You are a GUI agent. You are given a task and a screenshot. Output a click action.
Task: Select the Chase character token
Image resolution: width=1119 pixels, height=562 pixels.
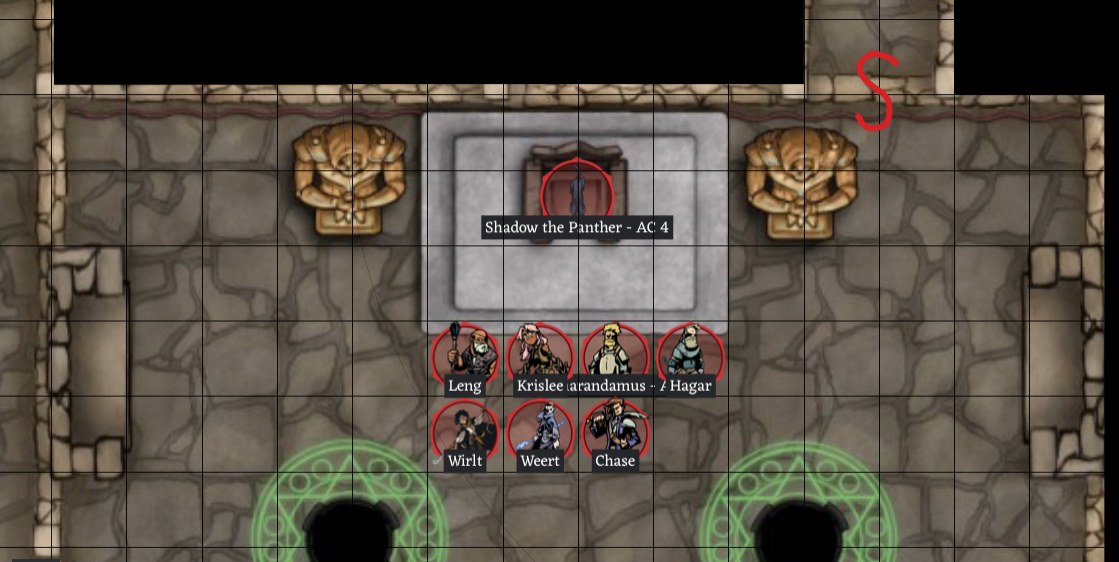[615, 430]
